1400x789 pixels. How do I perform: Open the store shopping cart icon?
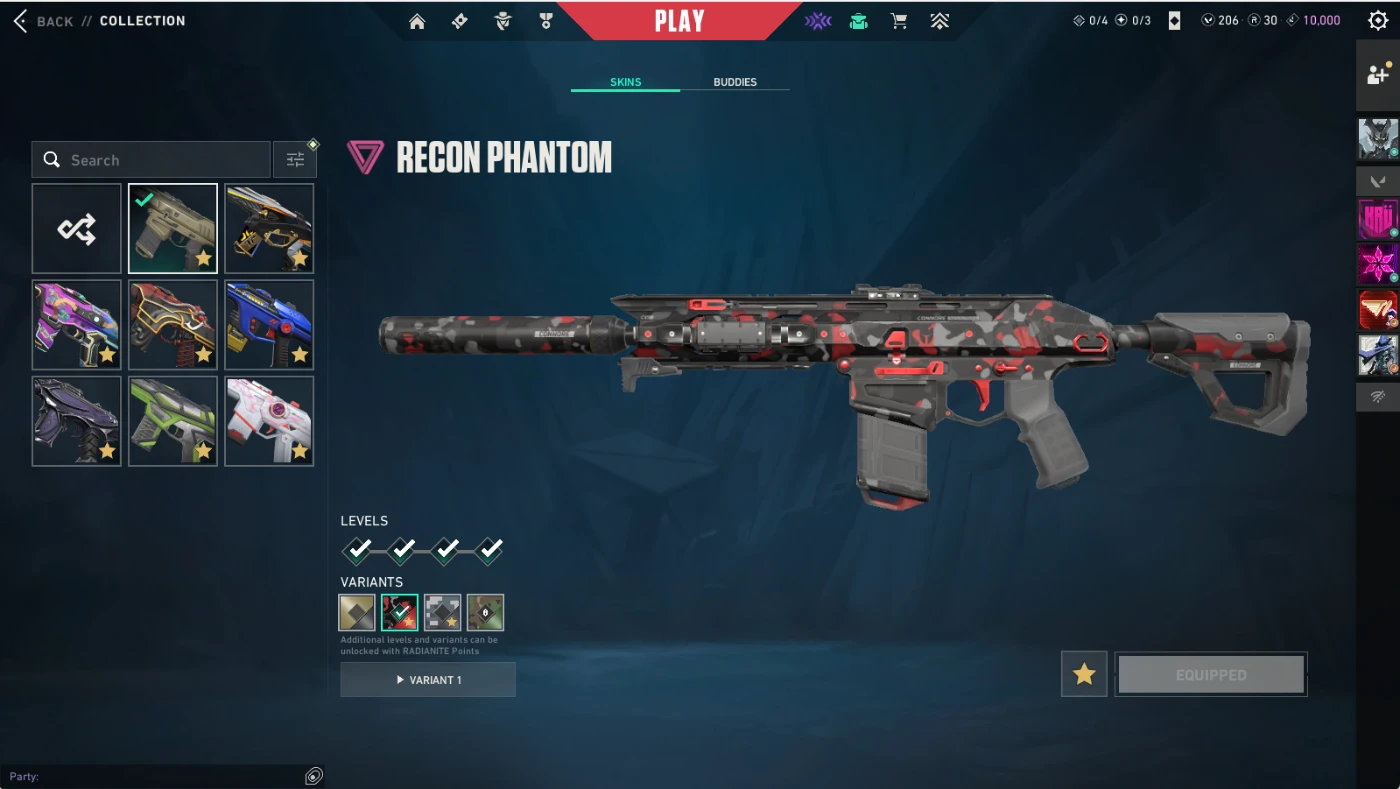pos(899,21)
